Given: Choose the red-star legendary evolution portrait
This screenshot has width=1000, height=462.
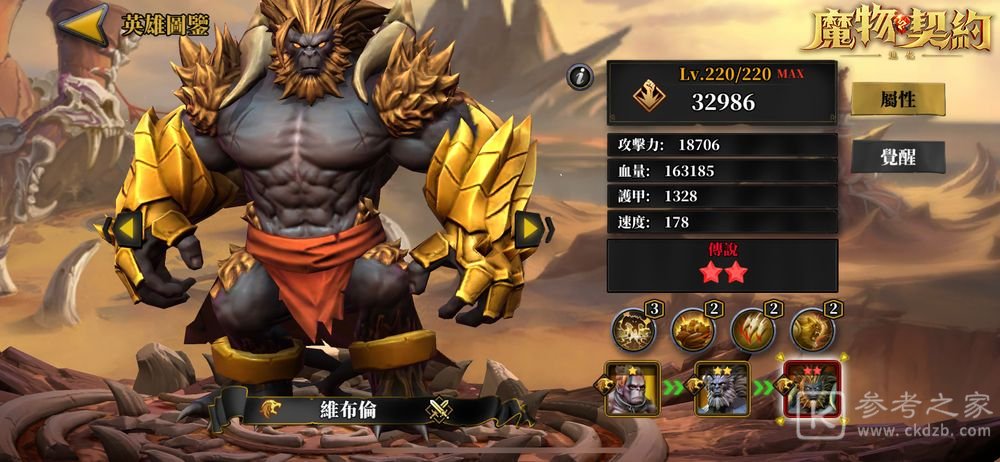Looking at the screenshot, I should (x=812, y=390).
